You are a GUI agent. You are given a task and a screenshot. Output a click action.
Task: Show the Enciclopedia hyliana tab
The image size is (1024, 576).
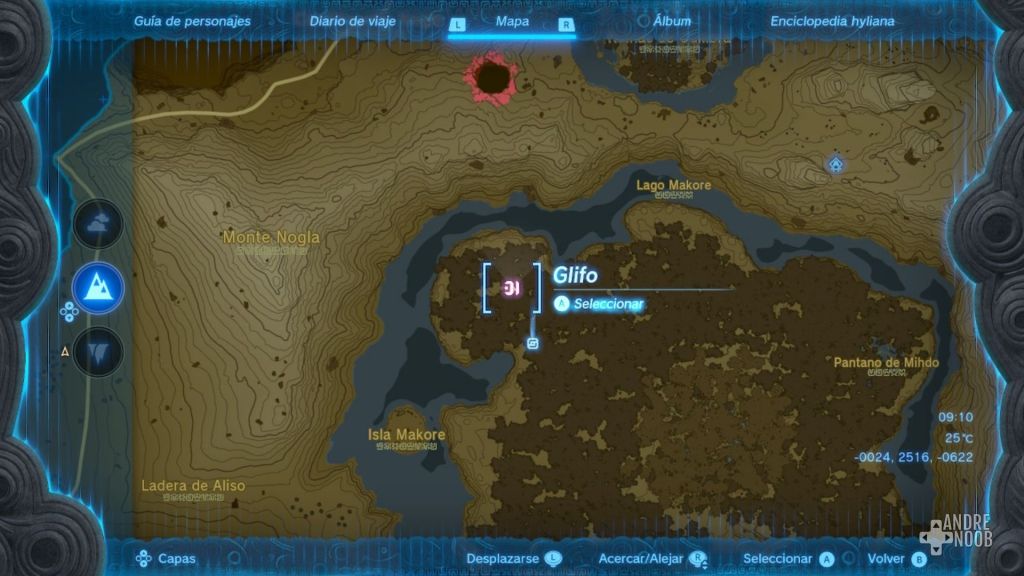(832, 21)
